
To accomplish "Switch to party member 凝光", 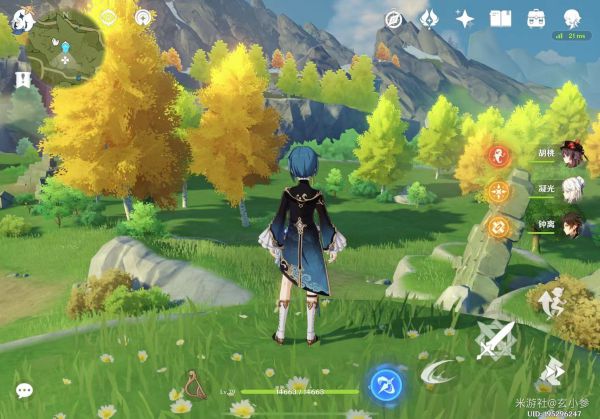I will [x=571, y=188].
